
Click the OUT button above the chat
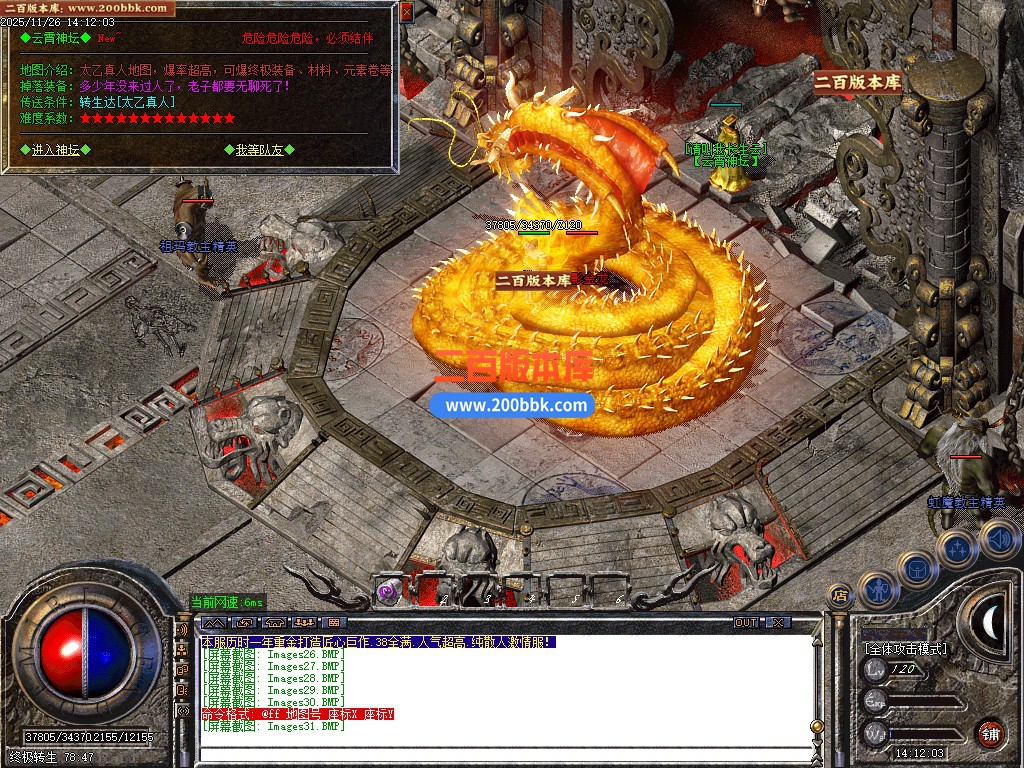pyautogui.click(x=746, y=623)
